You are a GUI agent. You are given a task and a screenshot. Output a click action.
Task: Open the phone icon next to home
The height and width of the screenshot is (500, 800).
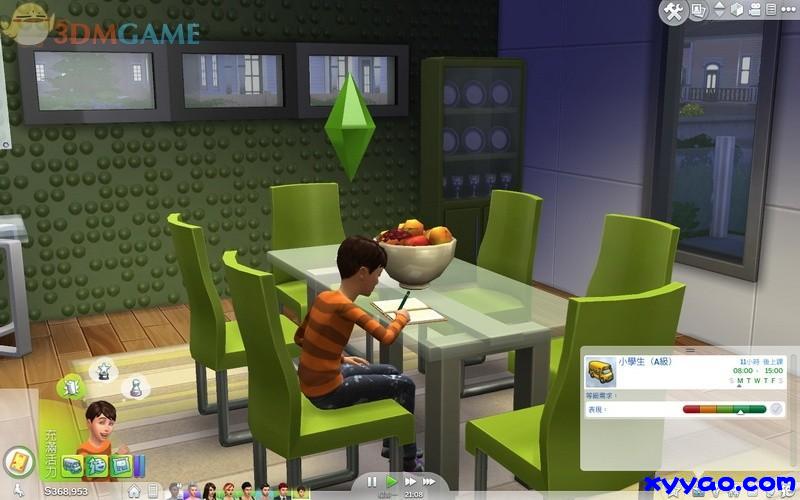pos(150,491)
